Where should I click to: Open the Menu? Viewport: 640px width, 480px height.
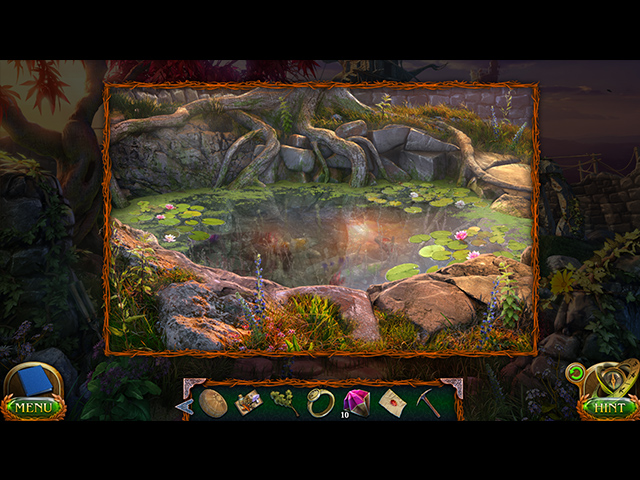pos(33,407)
